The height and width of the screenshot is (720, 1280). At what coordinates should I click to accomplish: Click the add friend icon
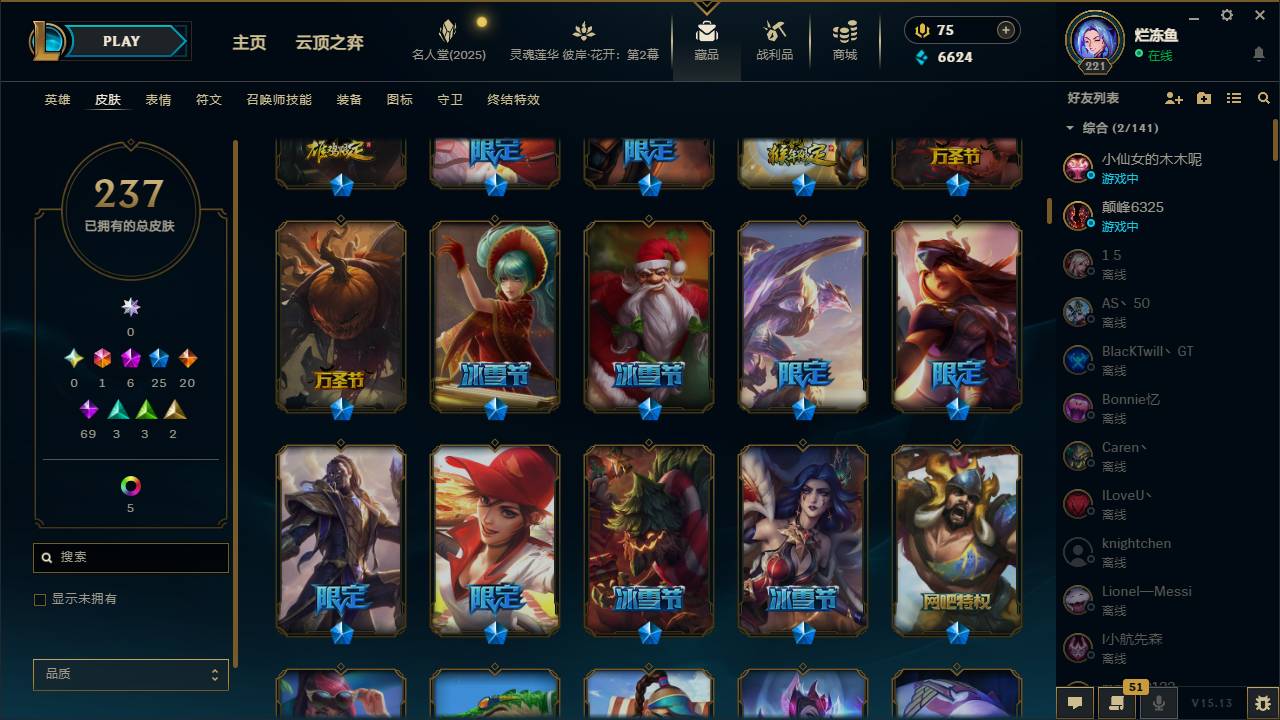[1171, 98]
